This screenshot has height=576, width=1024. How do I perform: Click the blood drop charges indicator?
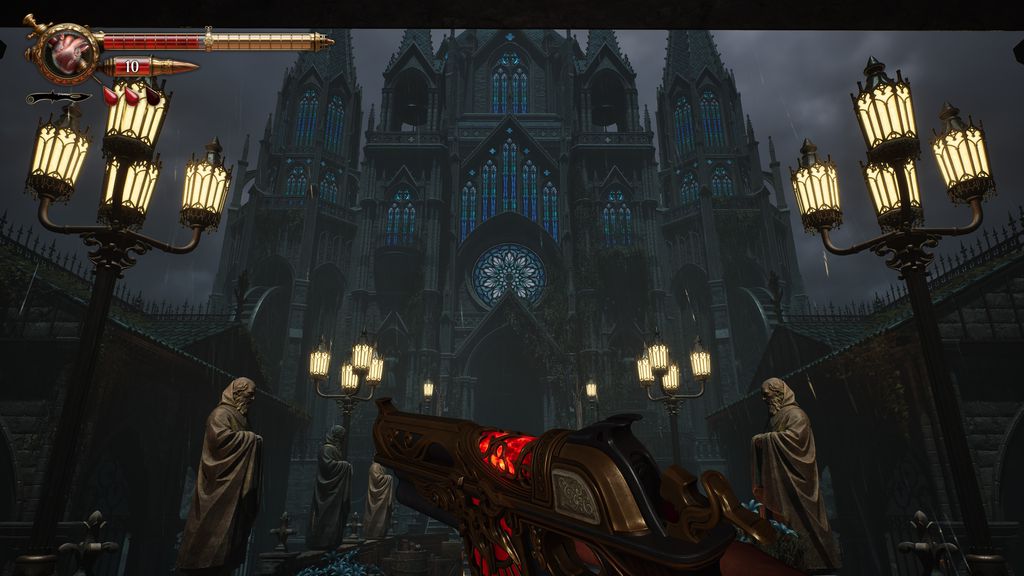(x=132, y=95)
